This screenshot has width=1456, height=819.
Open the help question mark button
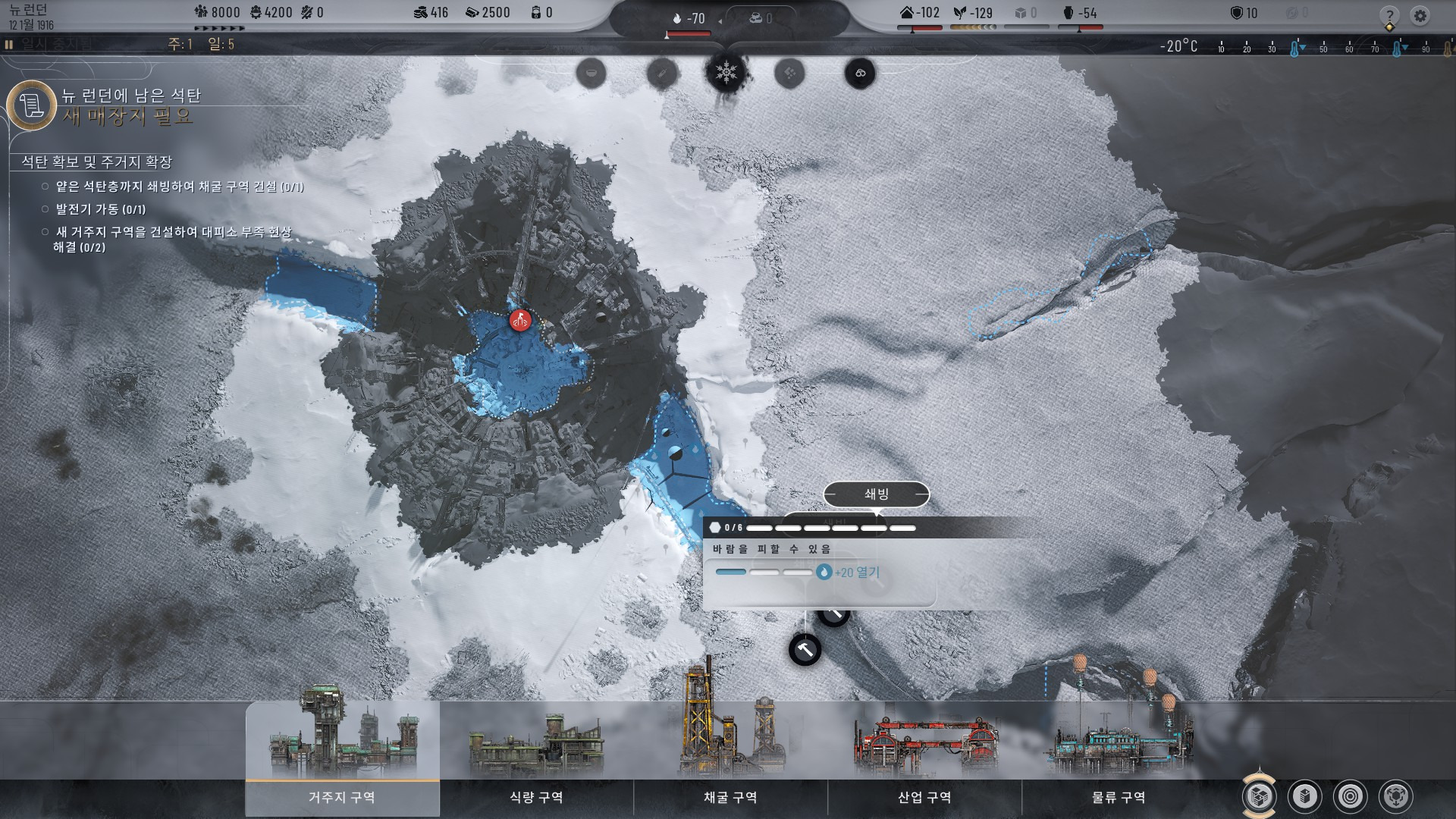(1389, 15)
